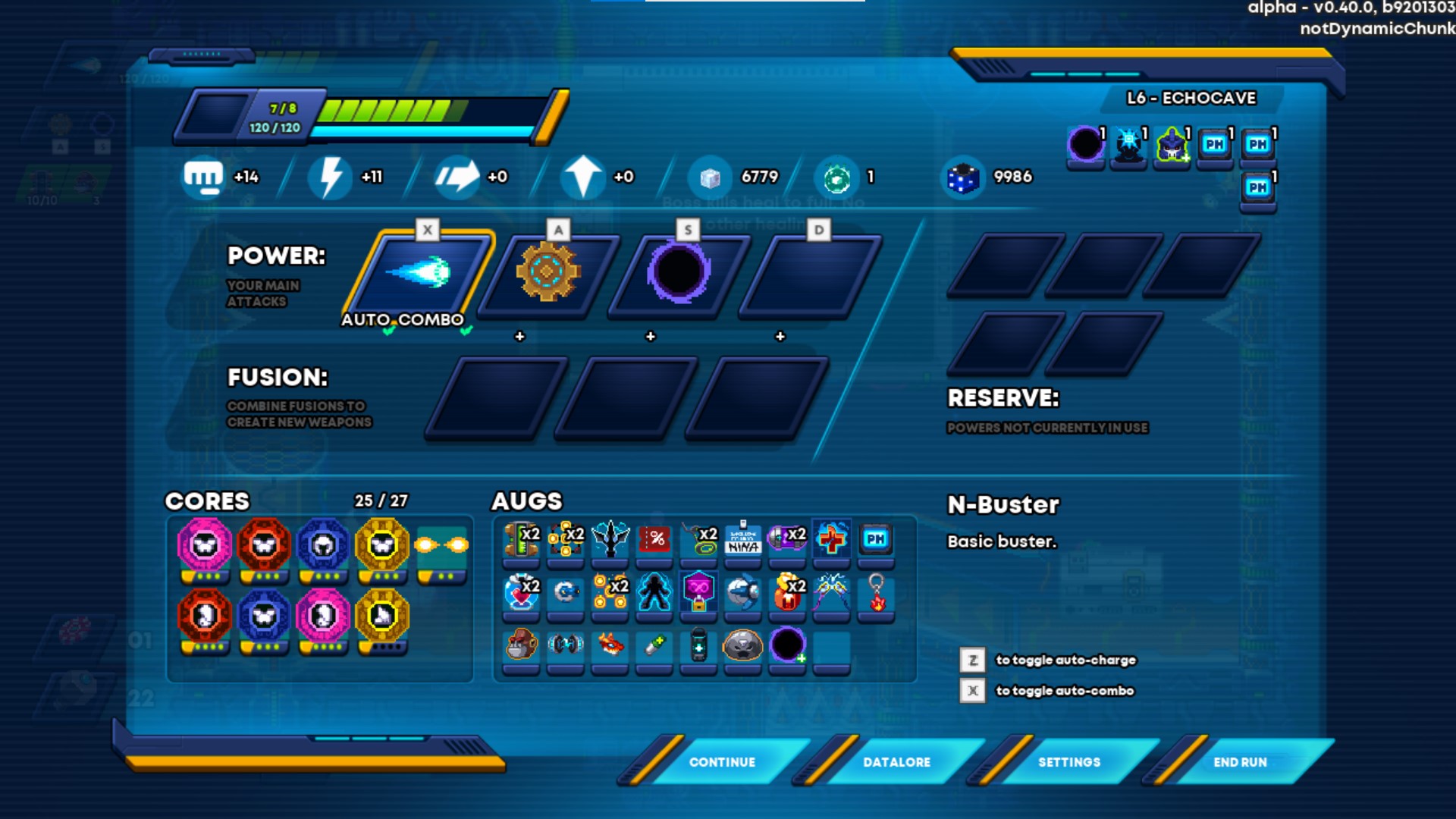Select the gorilla head aug
Viewport: 1456px width, 819px height.
click(x=521, y=646)
